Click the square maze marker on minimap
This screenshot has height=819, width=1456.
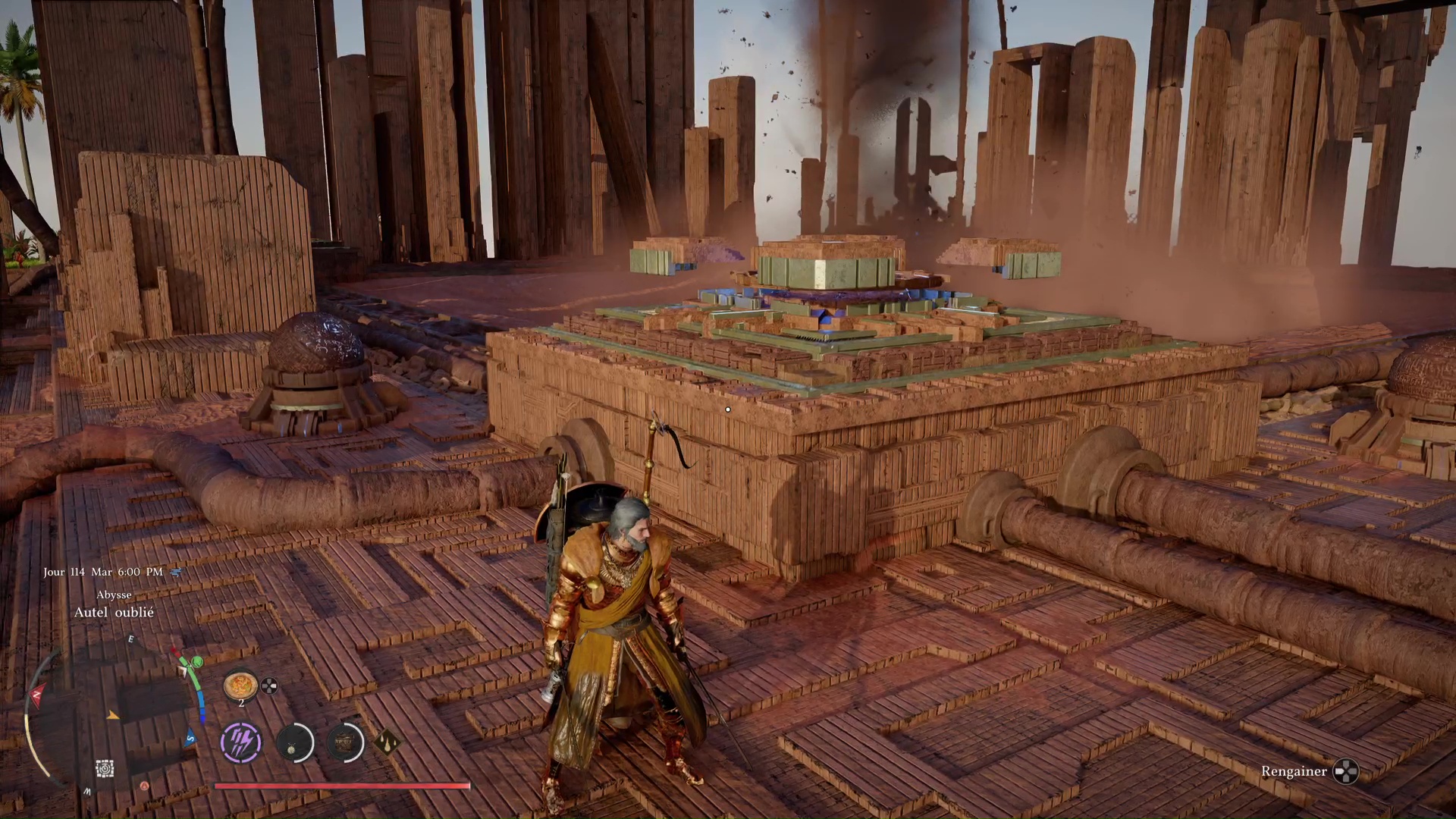click(105, 769)
